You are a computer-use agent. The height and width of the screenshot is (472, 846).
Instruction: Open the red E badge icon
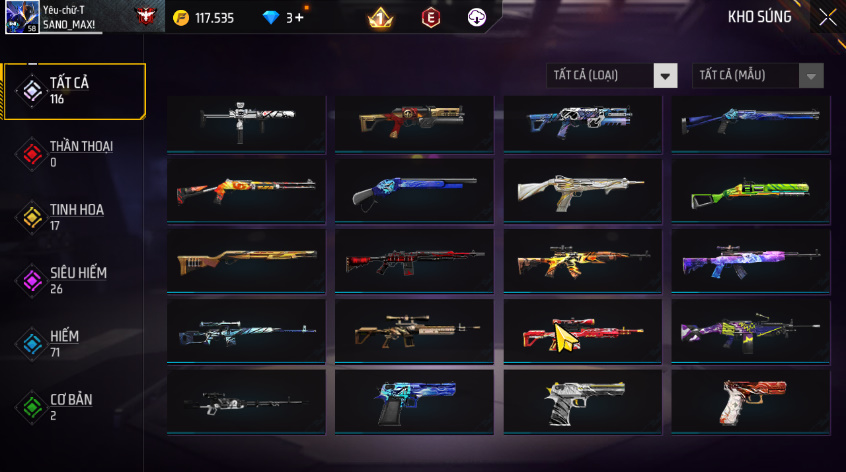click(x=431, y=18)
